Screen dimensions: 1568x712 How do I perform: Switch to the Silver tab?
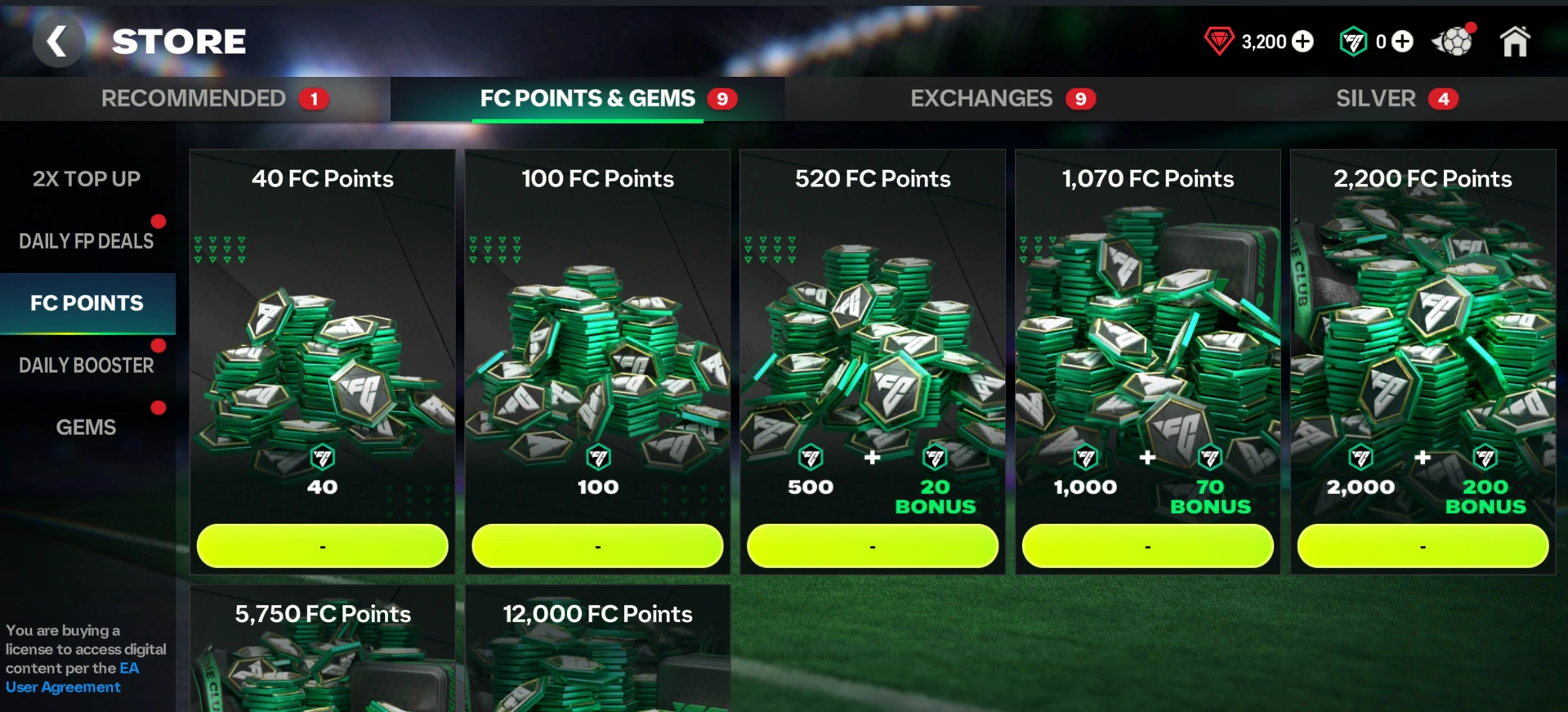pyautogui.click(x=1375, y=99)
